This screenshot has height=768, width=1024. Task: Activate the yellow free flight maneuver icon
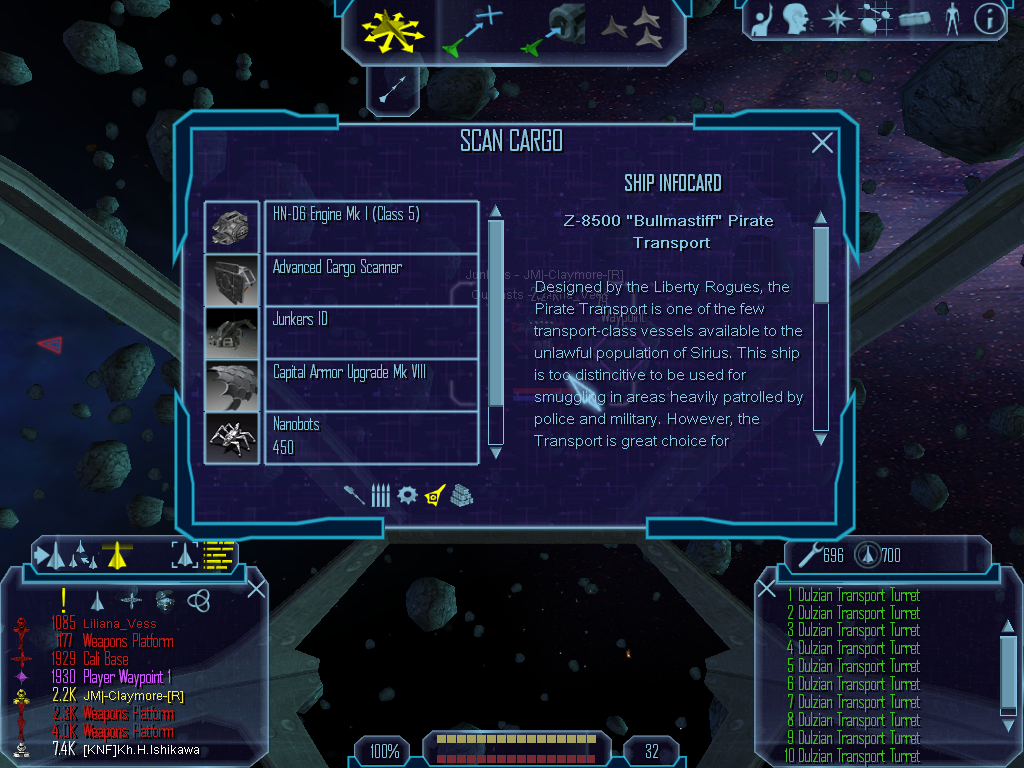point(393,30)
